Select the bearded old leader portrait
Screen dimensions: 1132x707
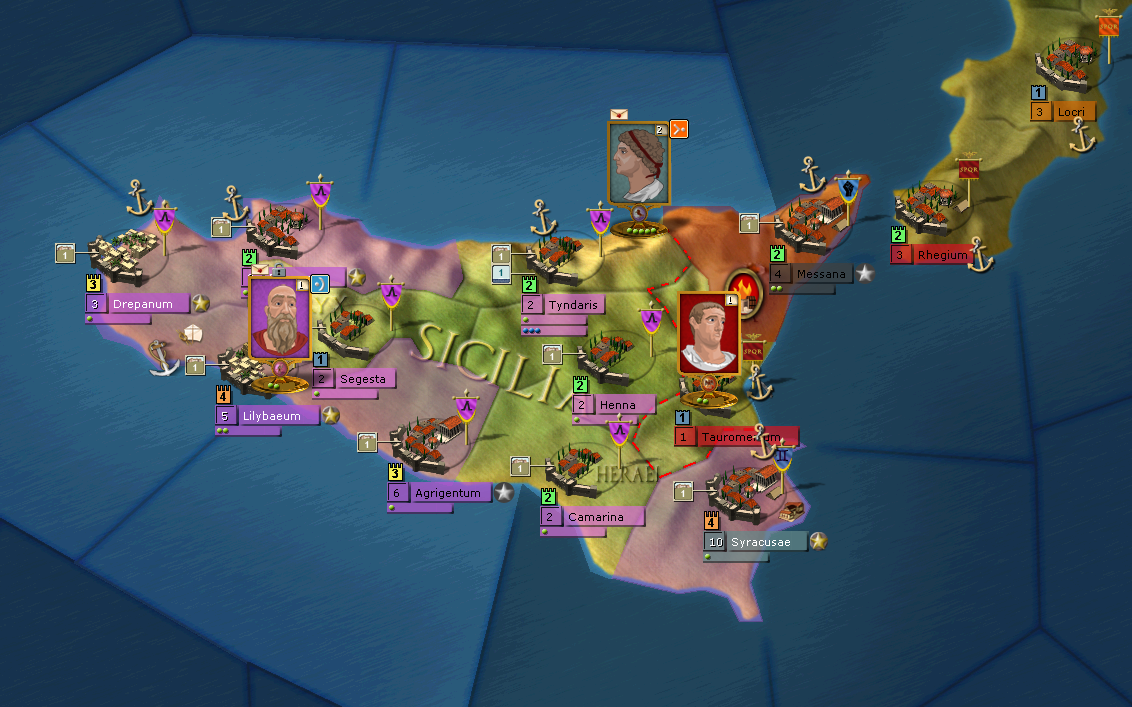[280, 318]
